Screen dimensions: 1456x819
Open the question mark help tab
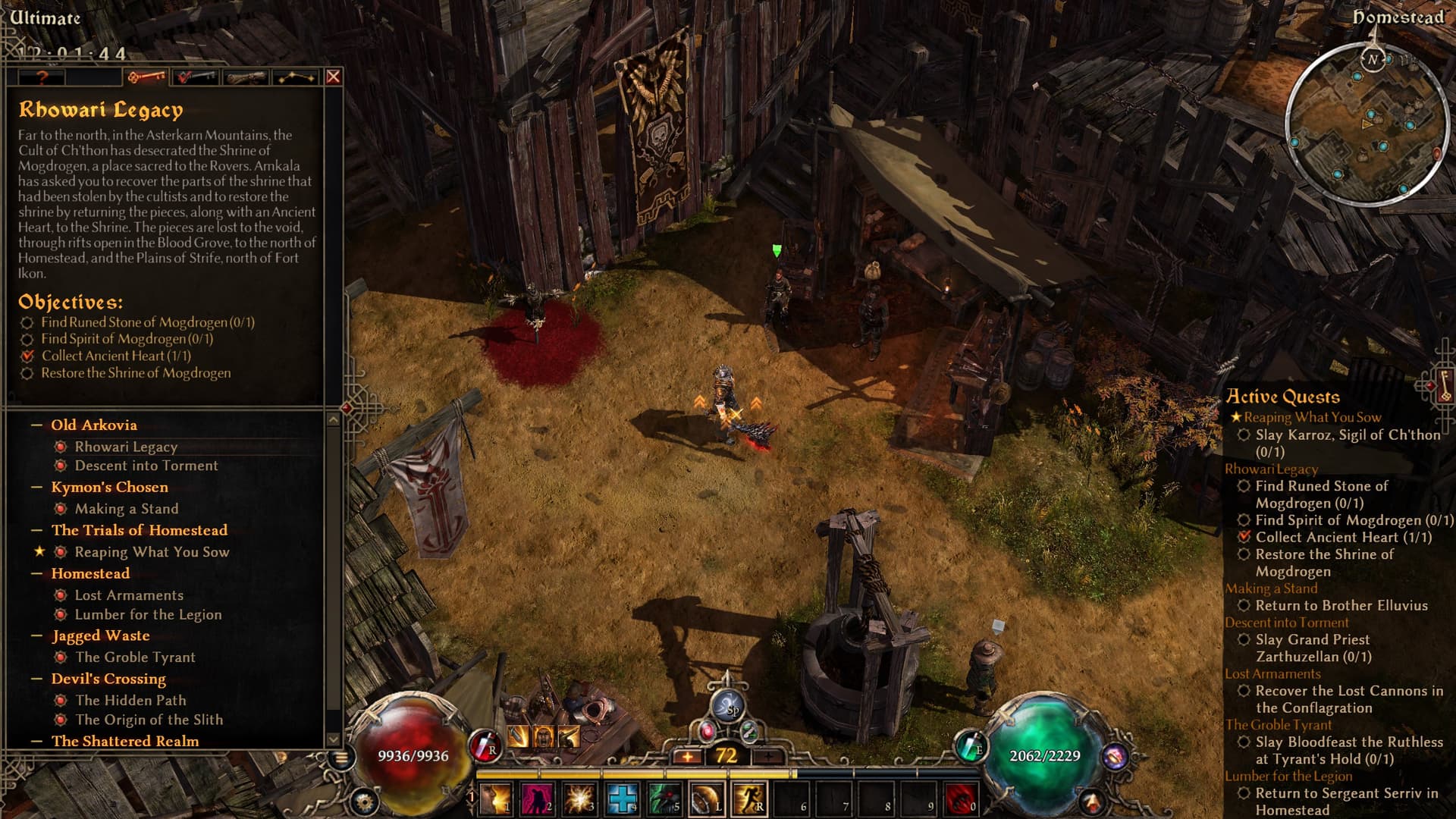point(42,77)
